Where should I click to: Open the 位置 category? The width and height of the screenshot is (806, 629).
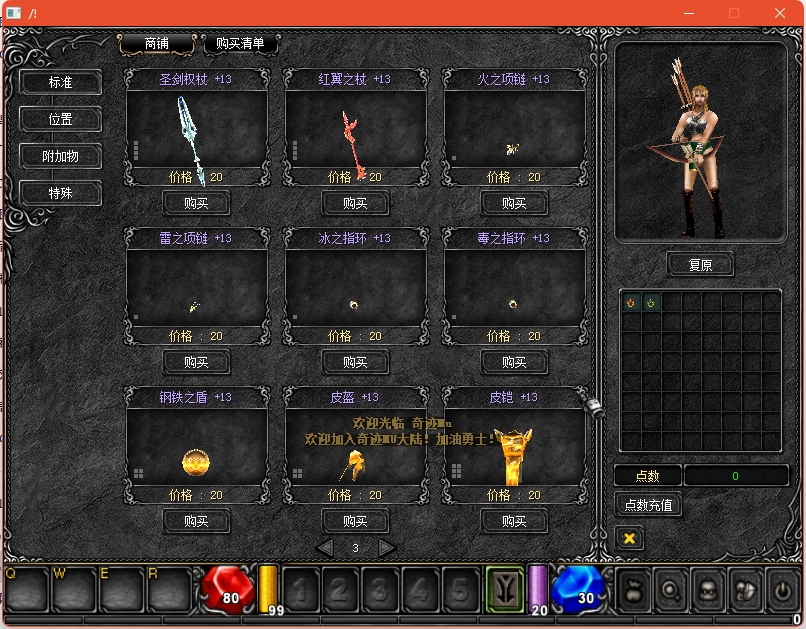[x=61, y=119]
